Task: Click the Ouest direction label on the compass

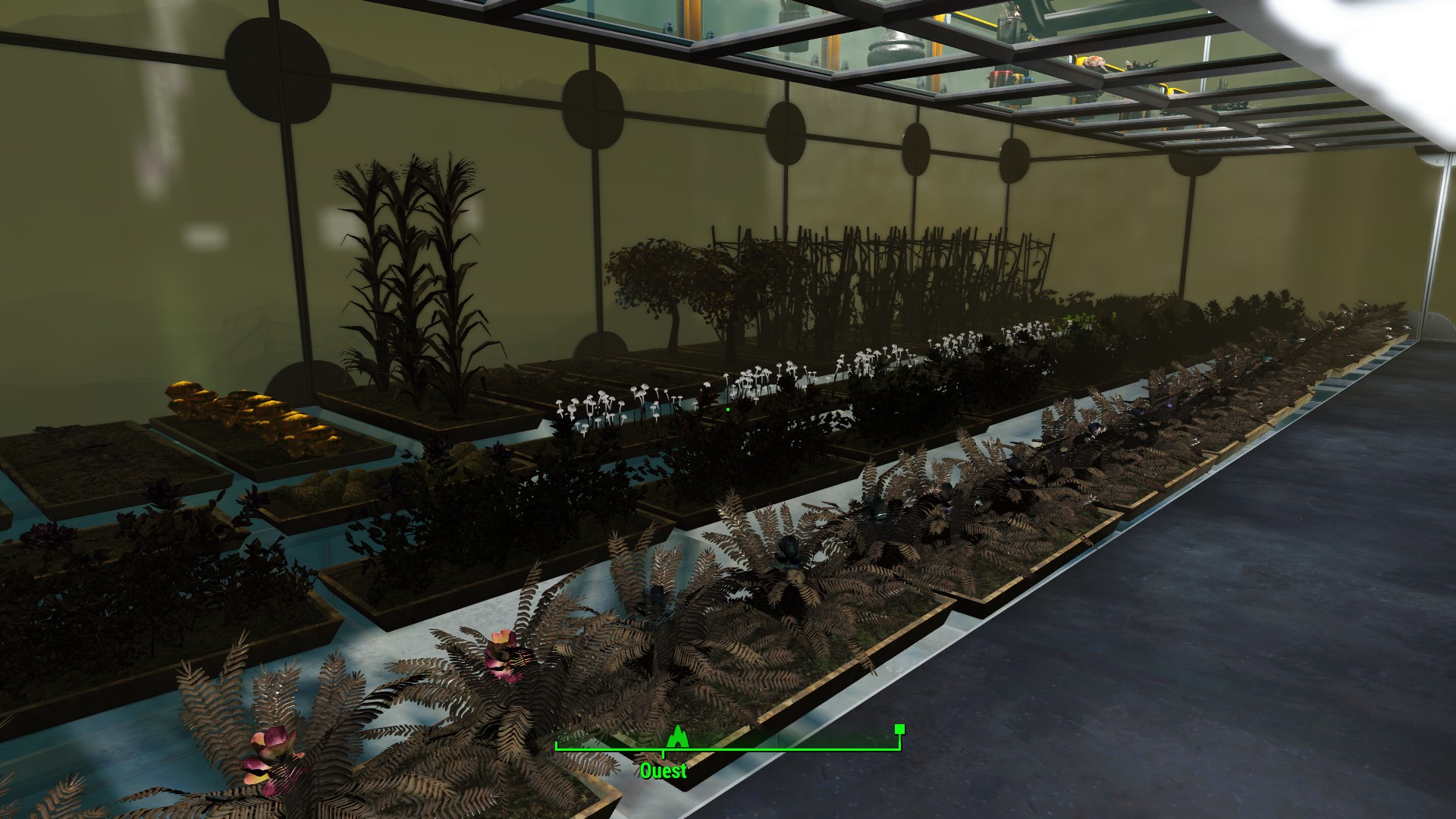Action: (x=663, y=771)
